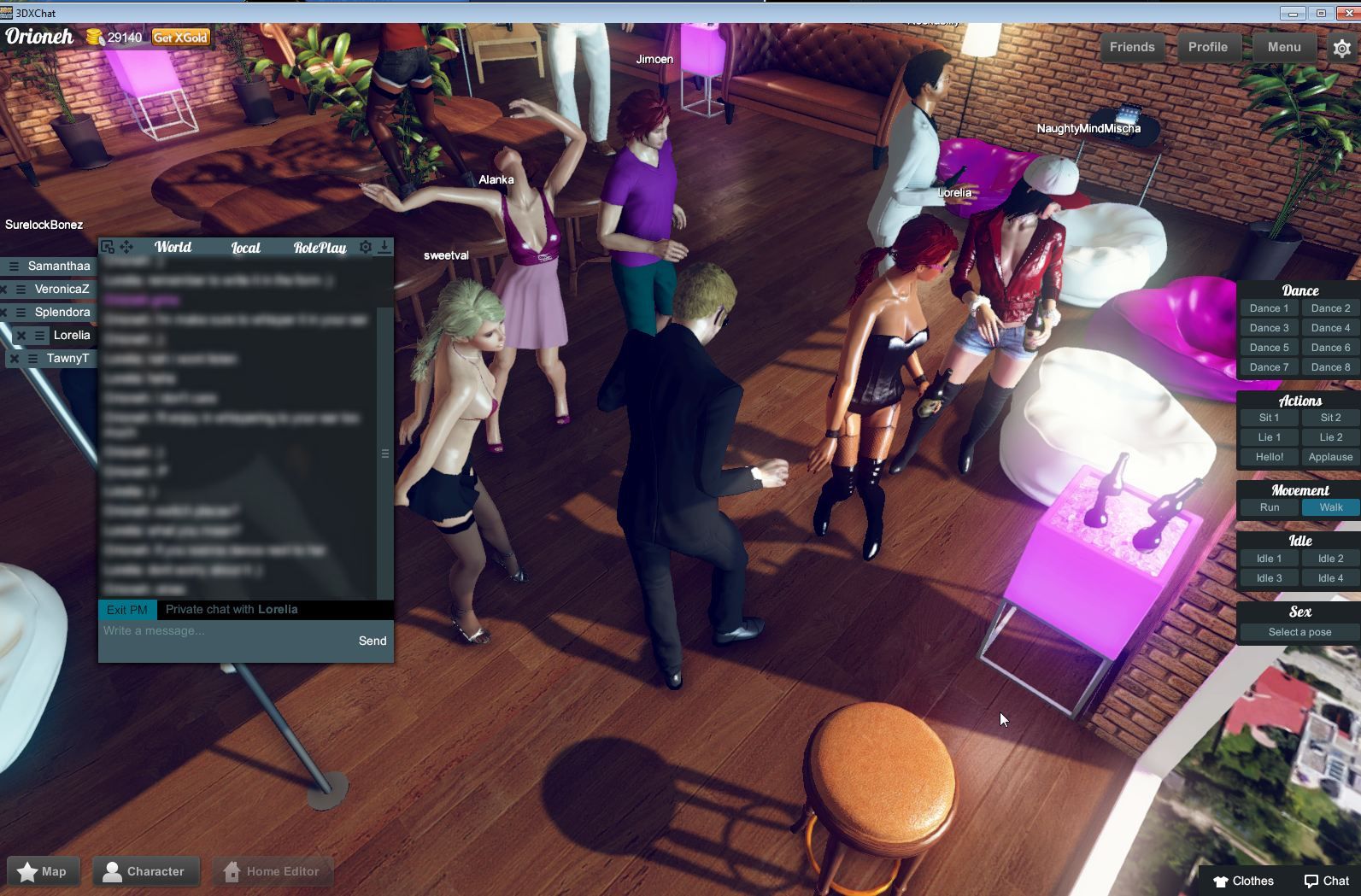Open the chat window settings gear
The width and height of the screenshot is (1361, 896).
pos(366,247)
